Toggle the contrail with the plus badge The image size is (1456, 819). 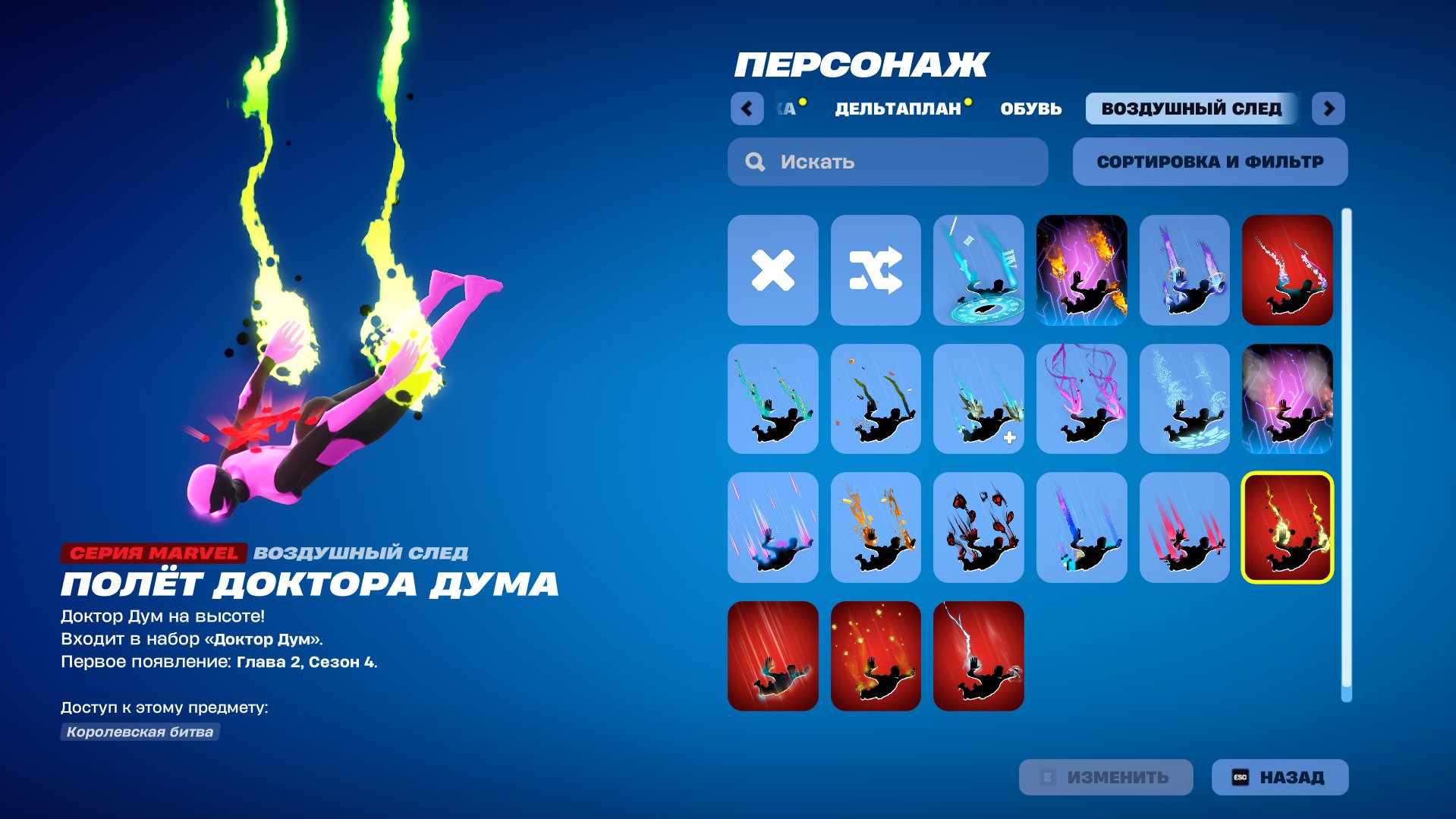[x=979, y=398]
